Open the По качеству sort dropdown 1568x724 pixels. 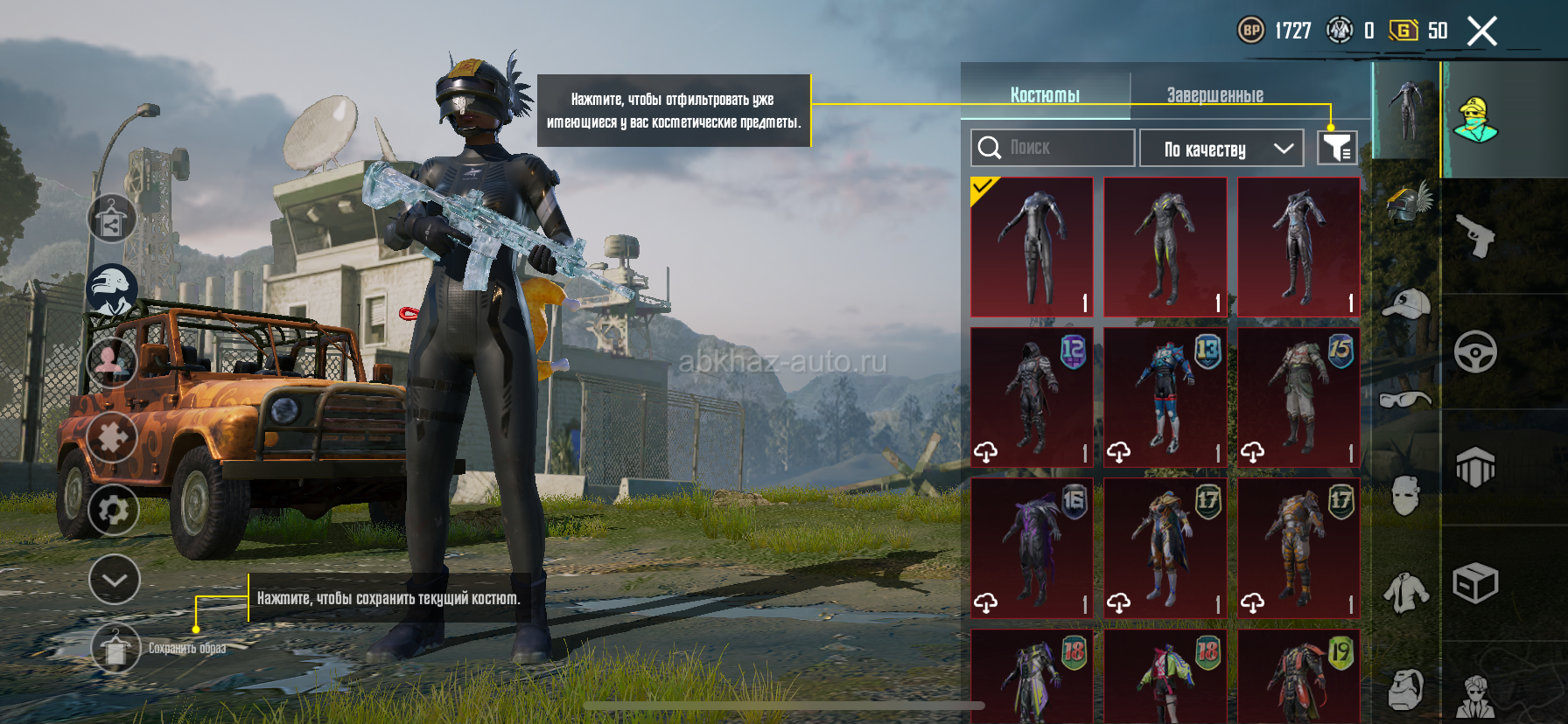tap(1221, 149)
